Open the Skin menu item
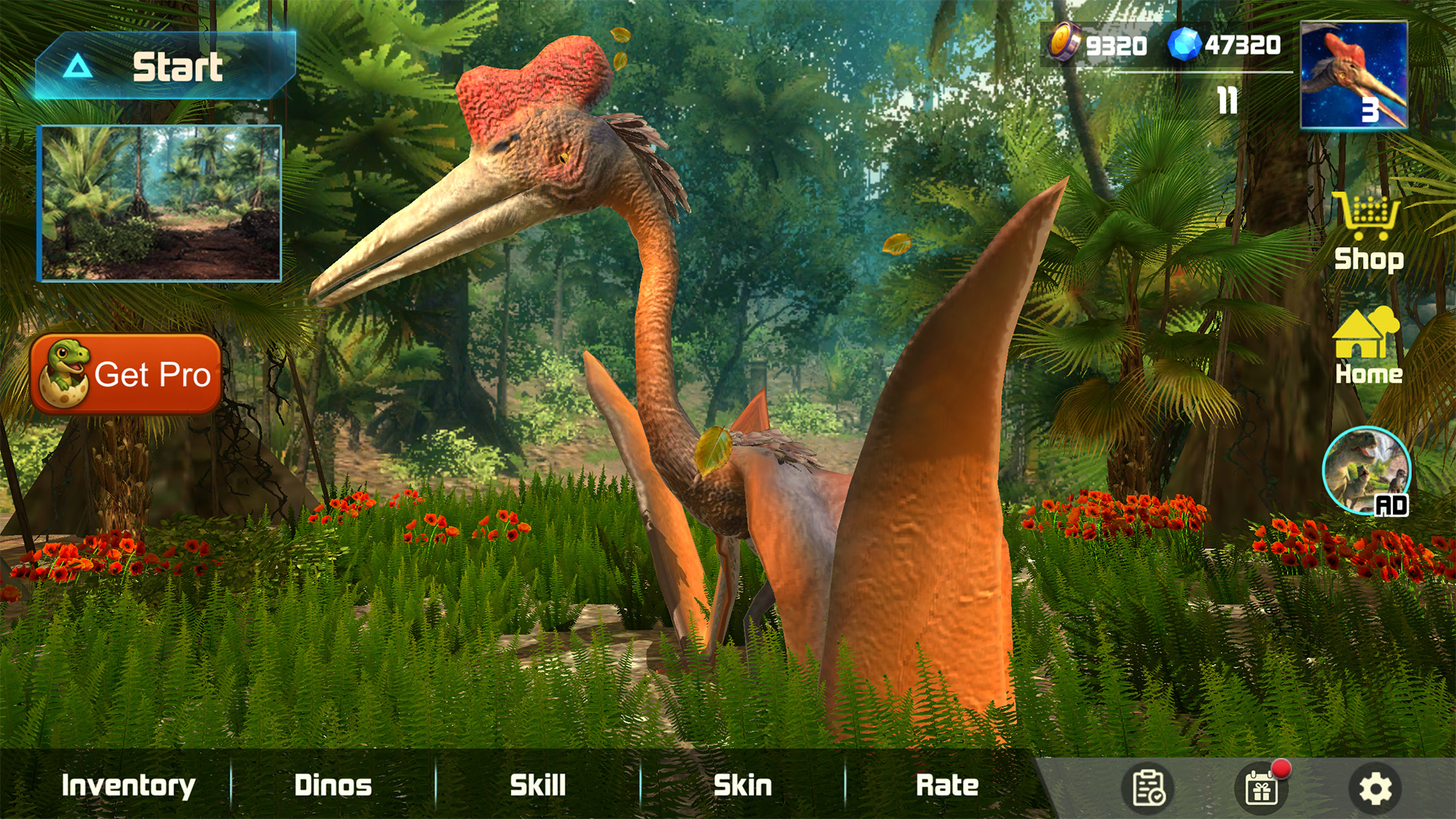The height and width of the screenshot is (819, 1456). click(739, 785)
